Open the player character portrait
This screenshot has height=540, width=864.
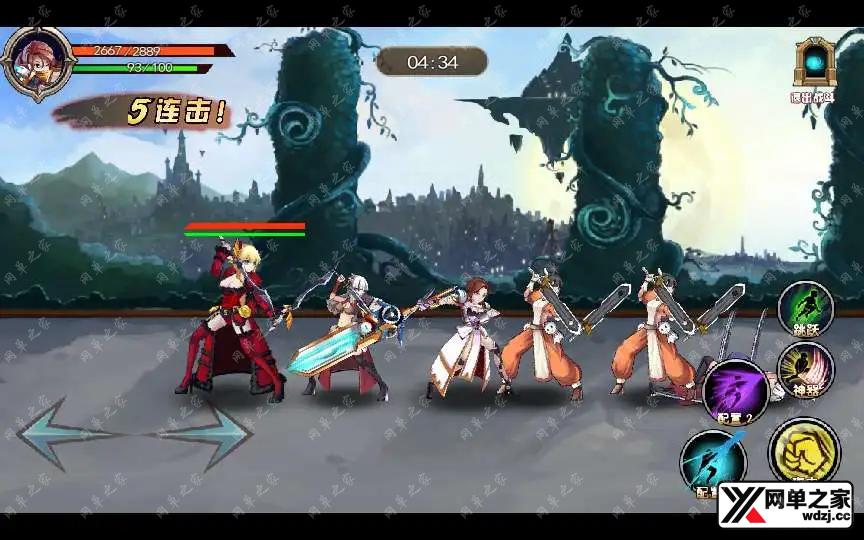pyautogui.click(x=36, y=64)
